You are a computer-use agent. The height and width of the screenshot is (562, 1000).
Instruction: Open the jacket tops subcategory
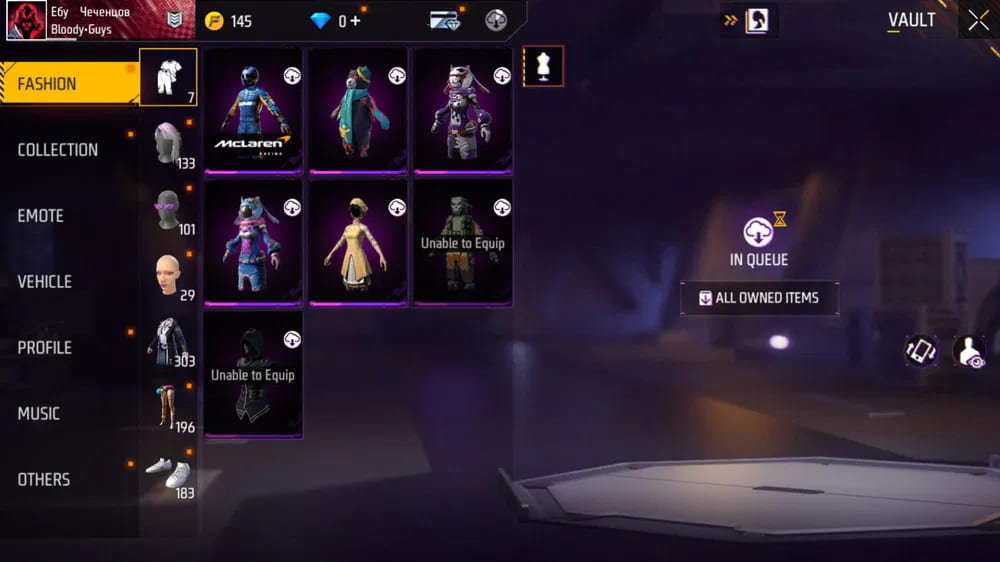click(168, 341)
